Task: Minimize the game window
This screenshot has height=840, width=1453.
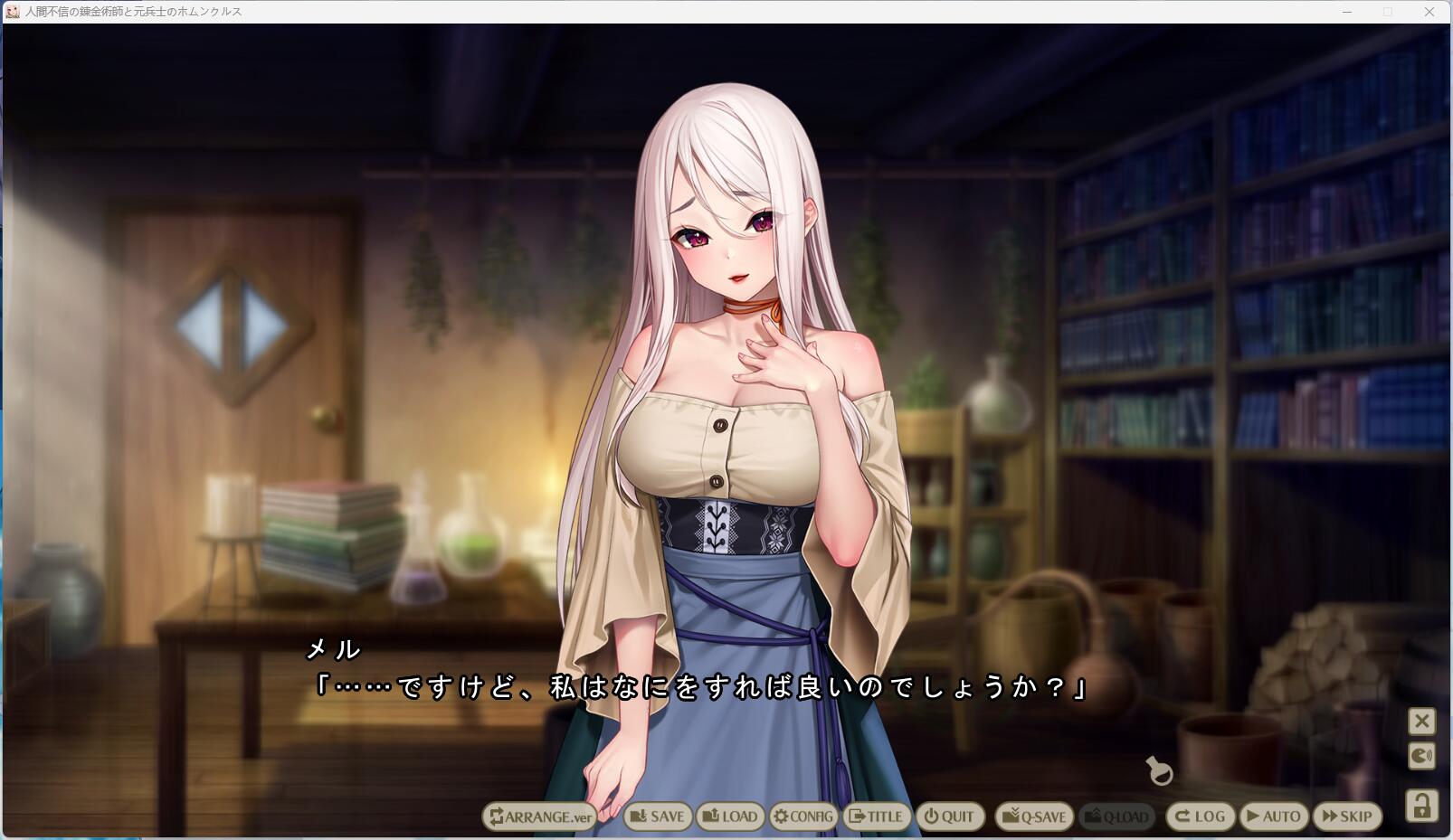Action: pyautogui.click(x=1347, y=12)
